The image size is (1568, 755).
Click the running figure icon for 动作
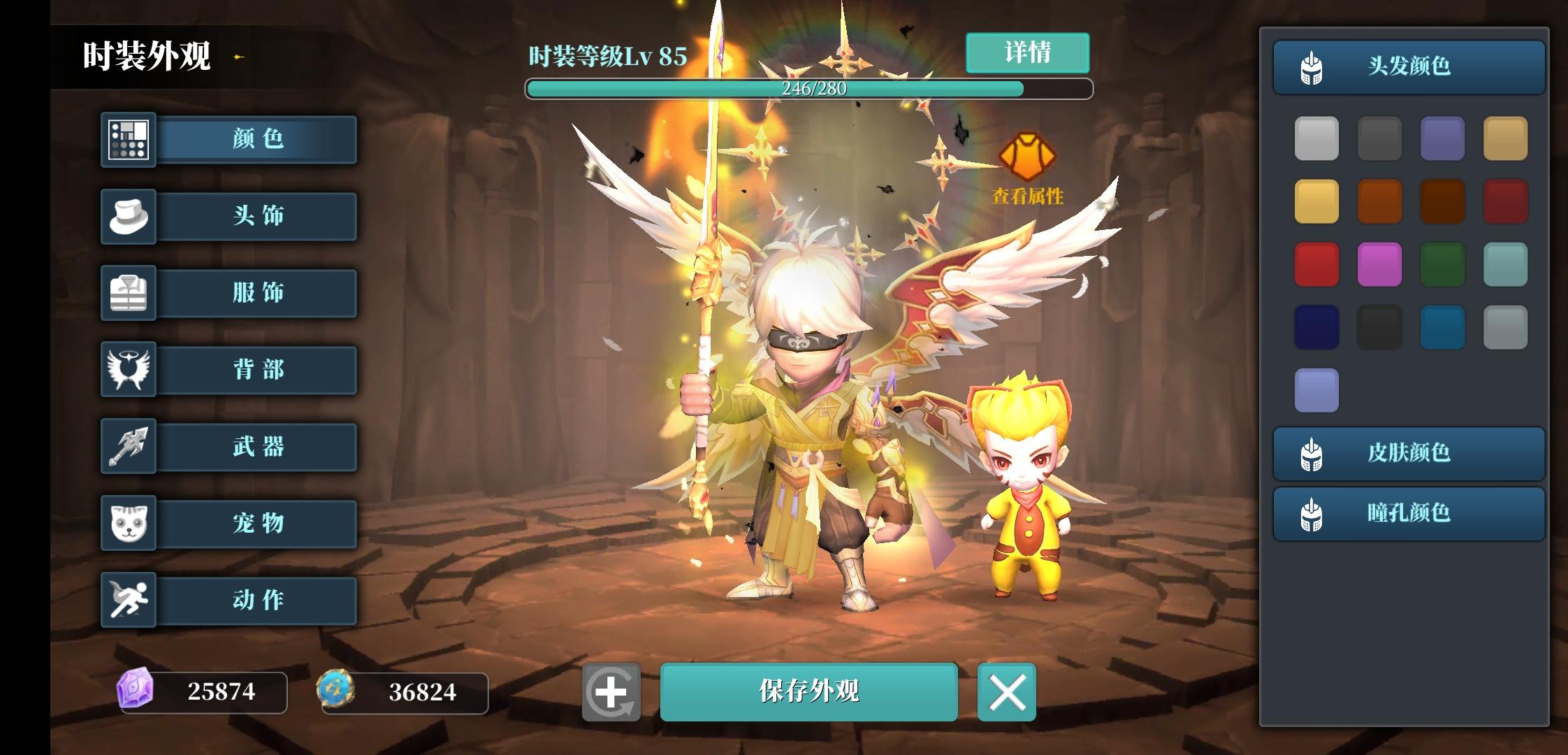[x=129, y=600]
